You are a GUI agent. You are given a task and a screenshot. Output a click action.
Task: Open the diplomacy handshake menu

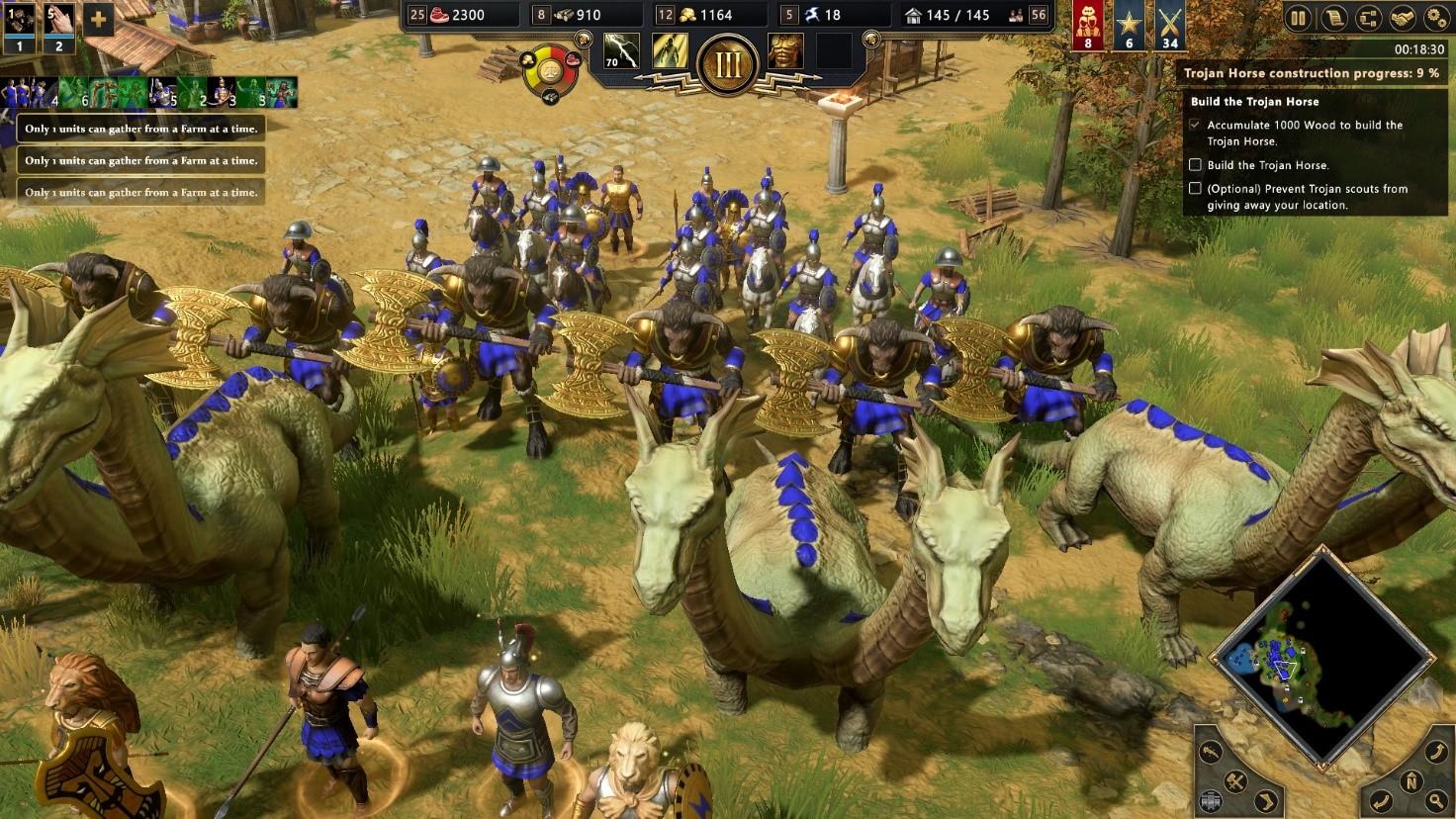click(1402, 18)
